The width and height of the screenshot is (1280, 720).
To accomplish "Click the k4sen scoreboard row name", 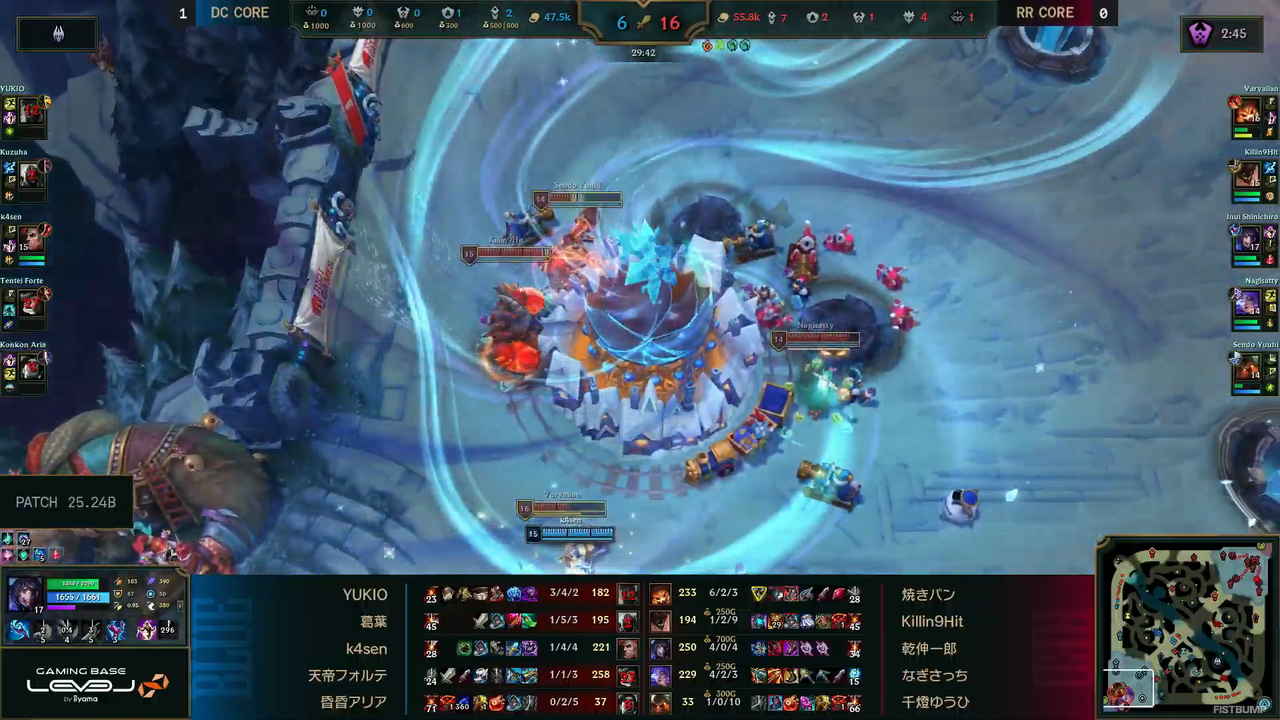I will pos(366,648).
